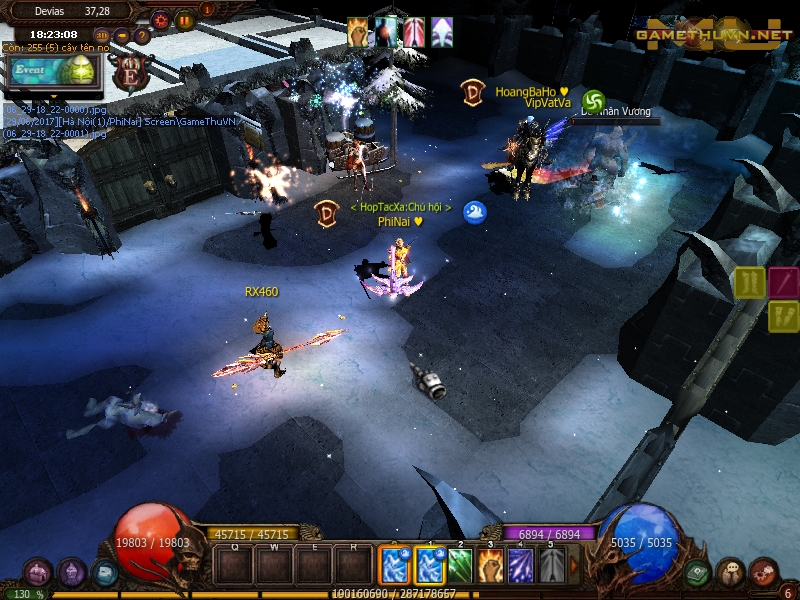800x600 pixels.
Task: Activate the green slash skill in slot 2
Action: click(x=460, y=567)
